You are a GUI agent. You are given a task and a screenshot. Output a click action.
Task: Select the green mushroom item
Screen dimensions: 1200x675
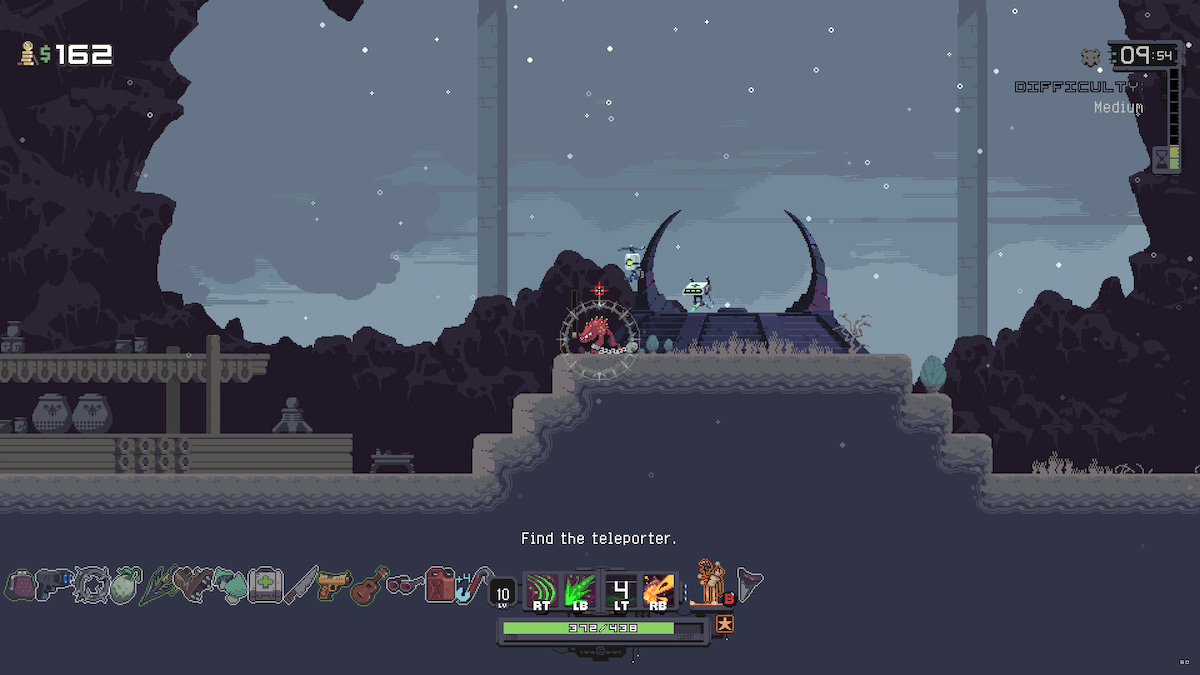[x=228, y=585]
